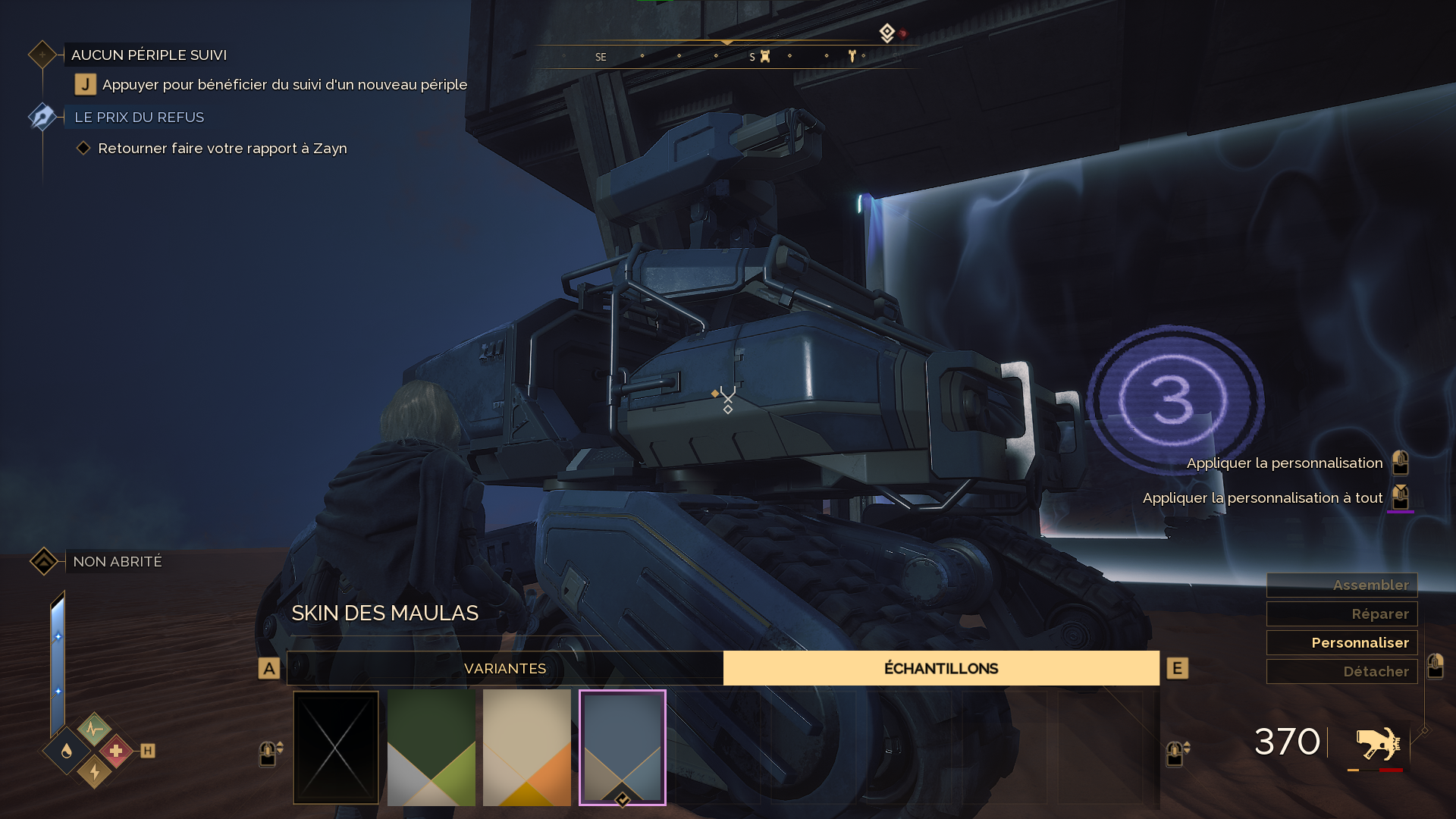Screen dimensions: 1456x819
Task: Activate the lightning bolt energy diamond
Action: click(x=94, y=772)
